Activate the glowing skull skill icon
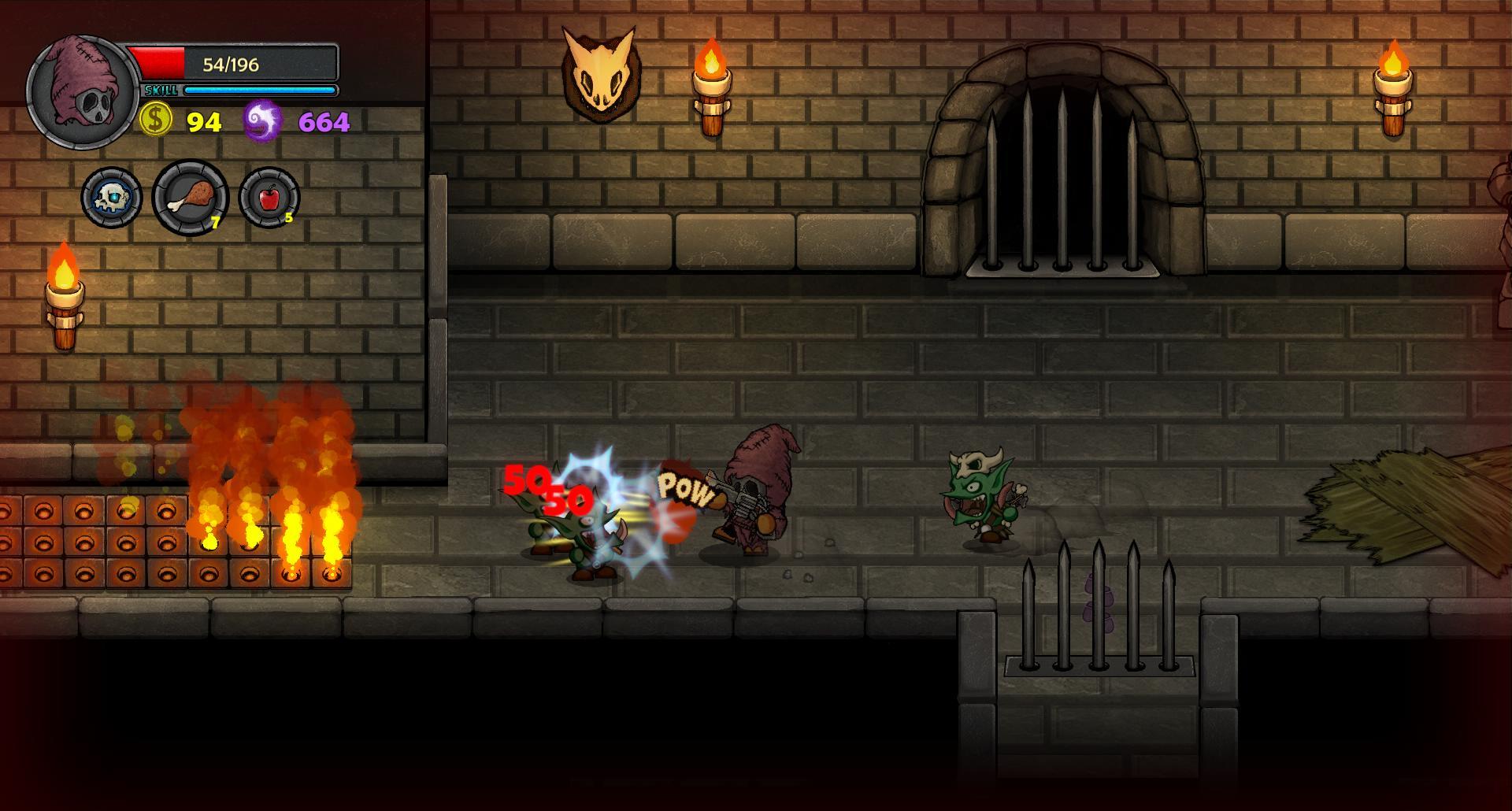The image size is (1512, 811). [x=111, y=197]
